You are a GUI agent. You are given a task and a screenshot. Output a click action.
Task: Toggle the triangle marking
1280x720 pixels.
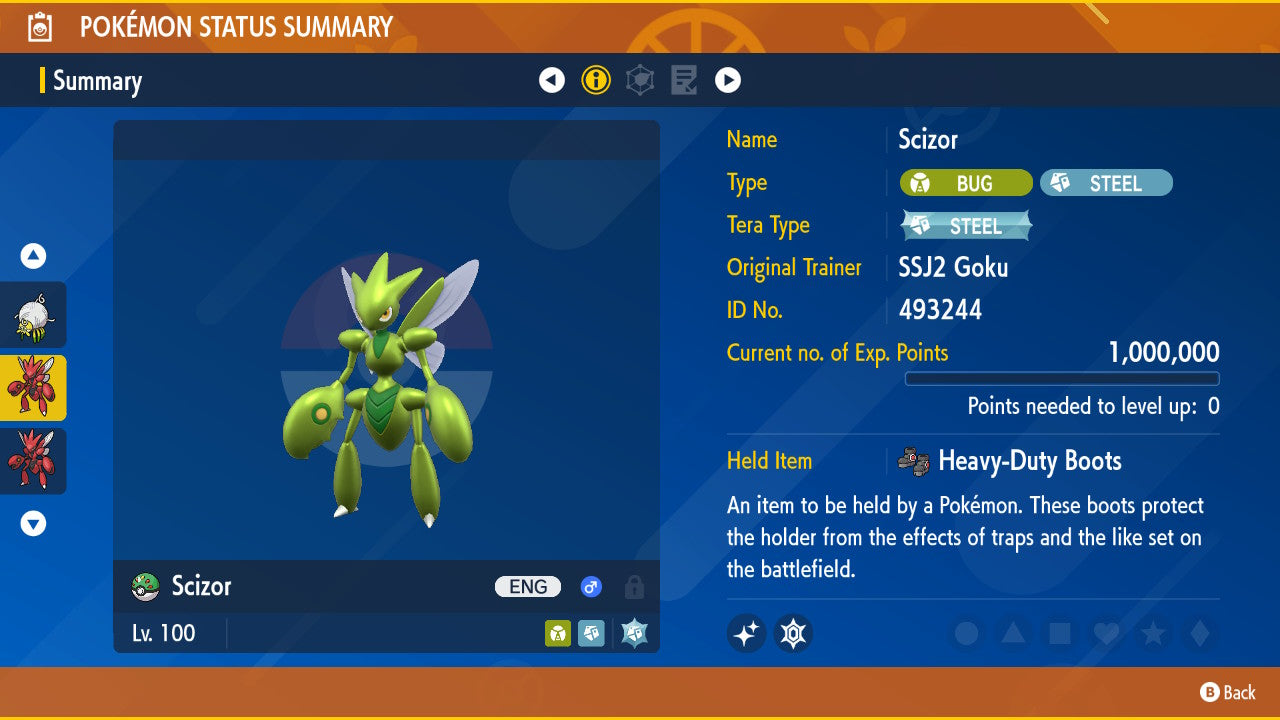coord(1013,633)
